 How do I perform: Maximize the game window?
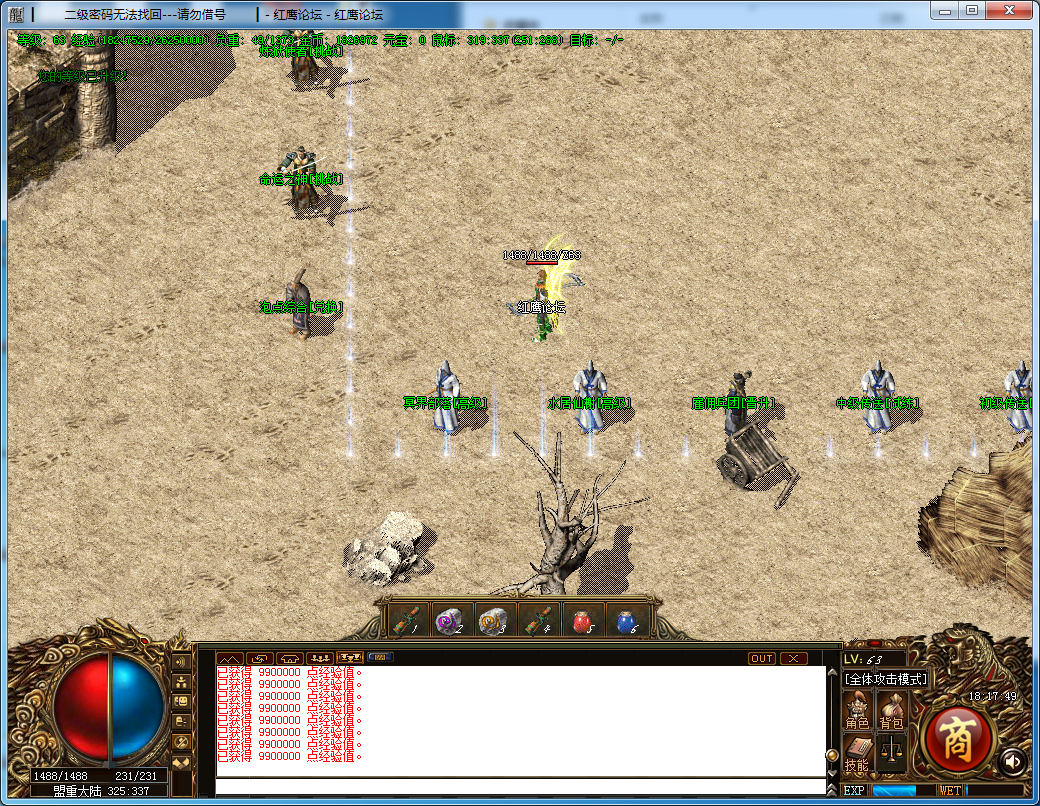972,9
